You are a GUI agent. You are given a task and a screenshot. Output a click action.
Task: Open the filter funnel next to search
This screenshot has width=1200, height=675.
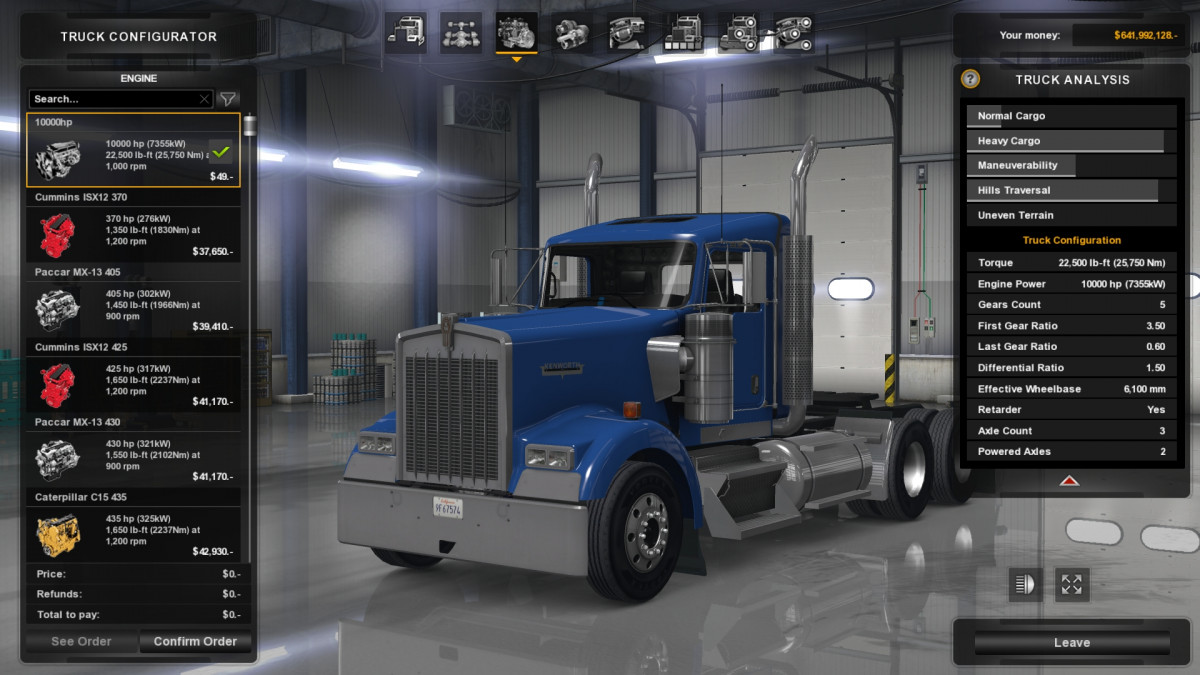[x=228, y=99]
